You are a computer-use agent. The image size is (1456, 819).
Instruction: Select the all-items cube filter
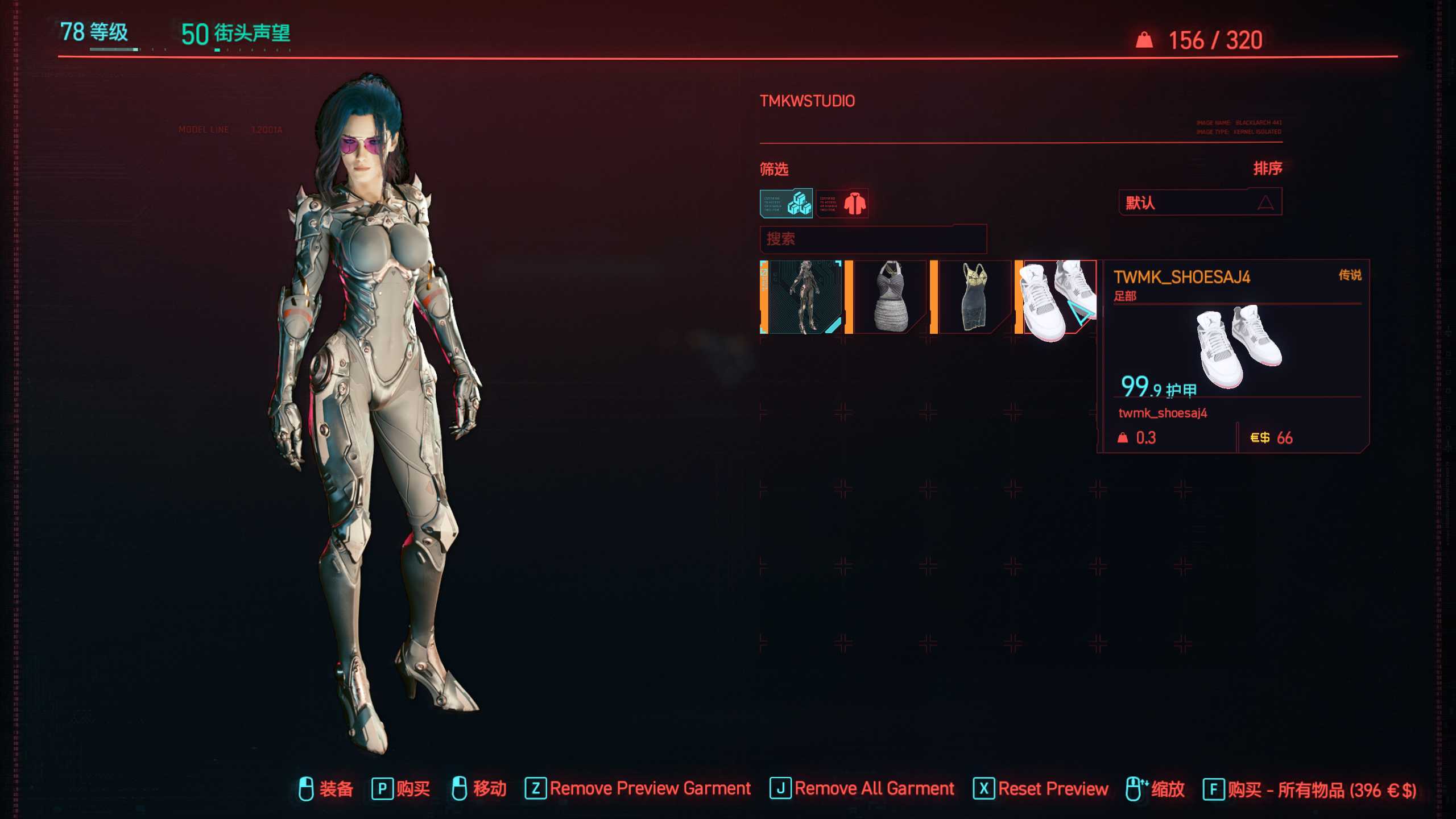coord(786,203)
